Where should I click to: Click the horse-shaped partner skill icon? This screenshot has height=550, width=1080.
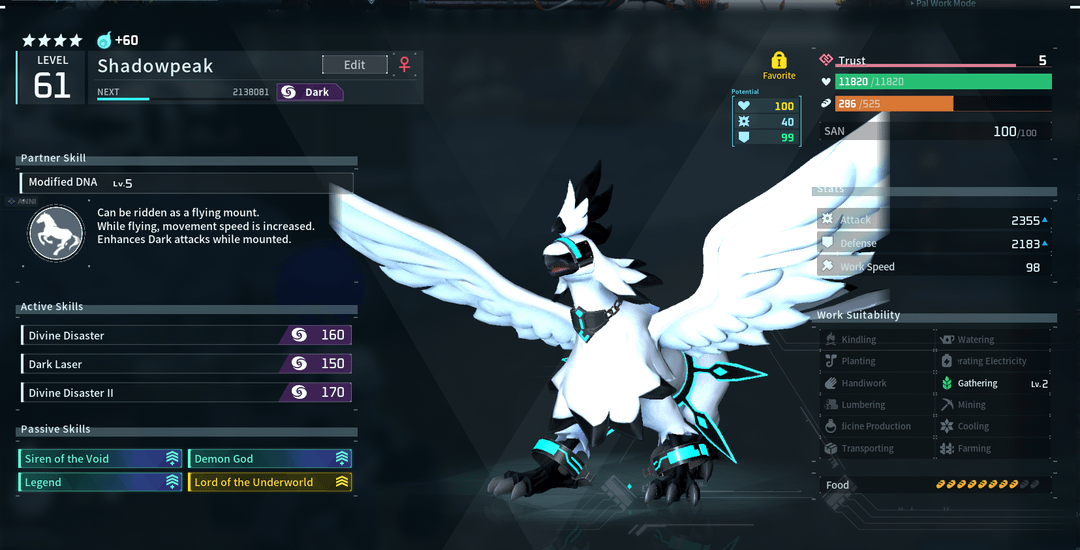(x=56, y=233)
